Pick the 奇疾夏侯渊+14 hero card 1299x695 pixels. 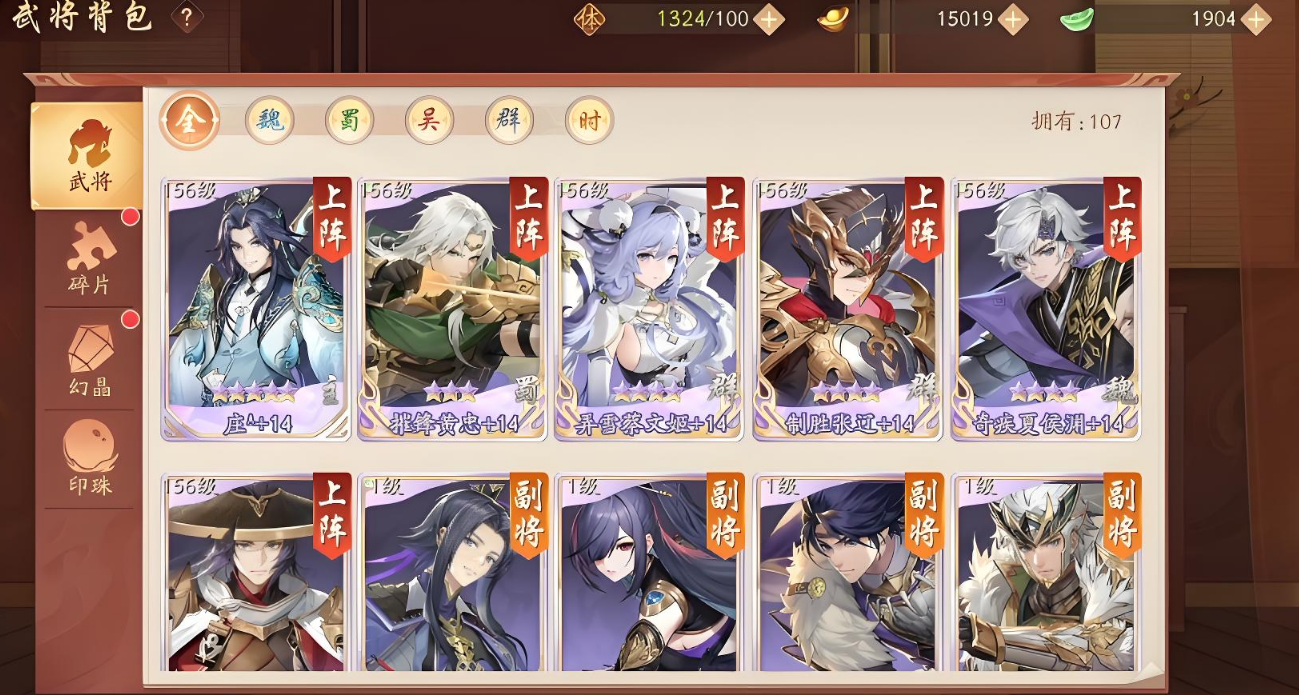[x=1045, y=308]
